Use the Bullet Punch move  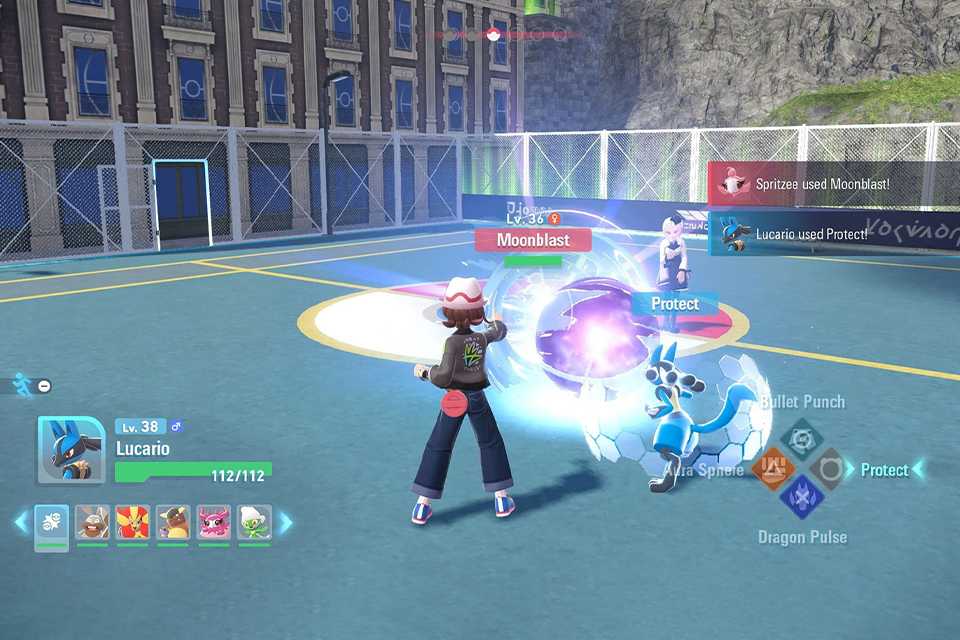801,439
